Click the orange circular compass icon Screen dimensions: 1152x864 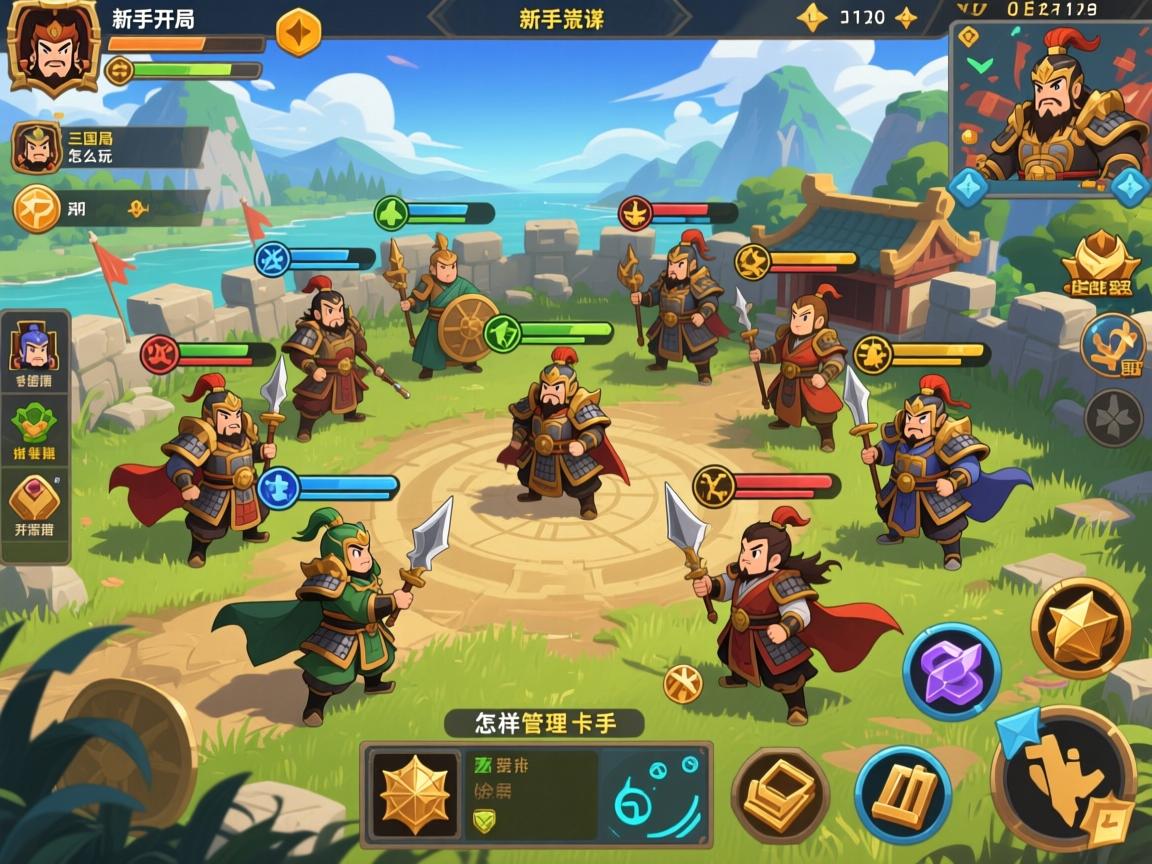[x=36, y=209]
